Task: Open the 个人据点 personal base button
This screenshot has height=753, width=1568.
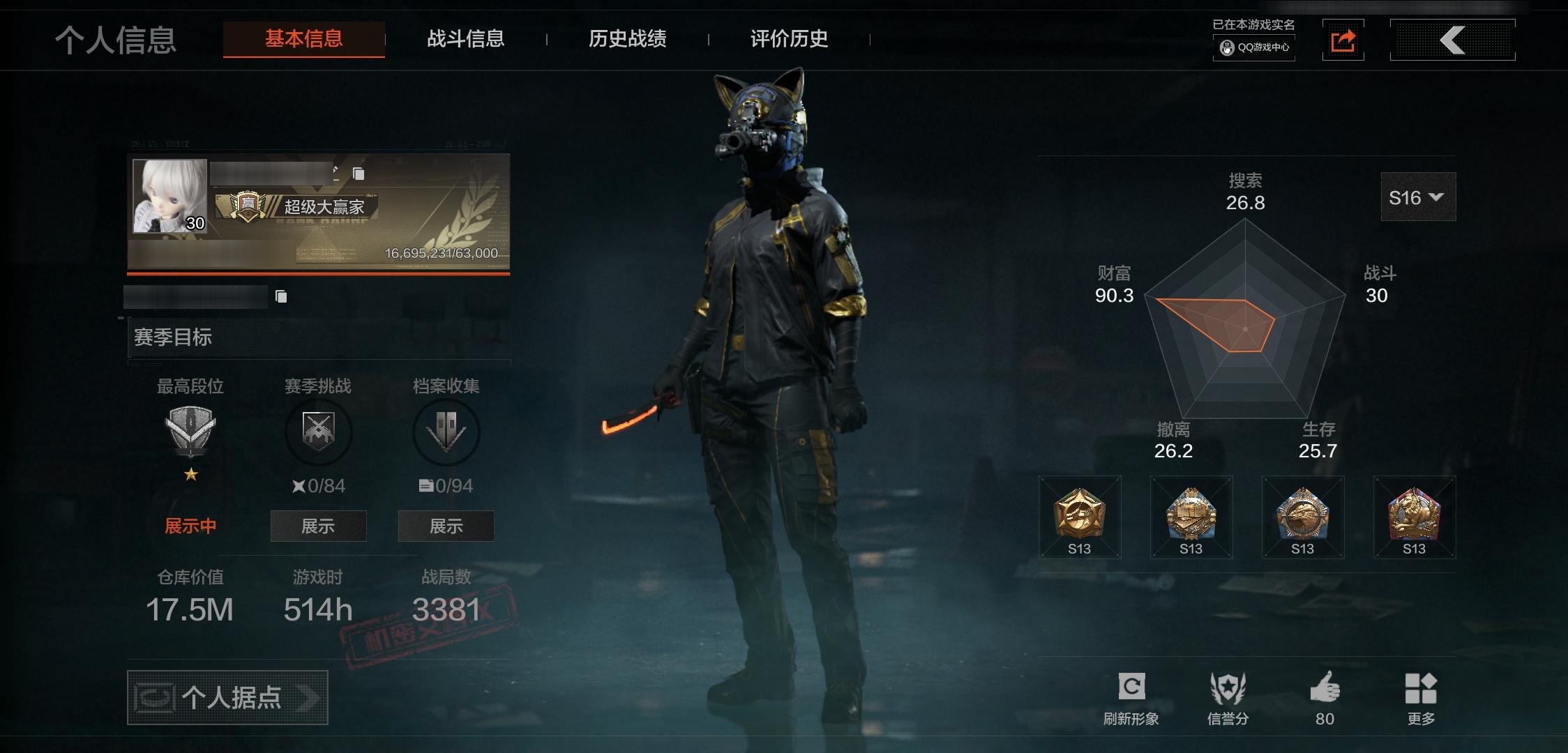Action: pos(227,697)
